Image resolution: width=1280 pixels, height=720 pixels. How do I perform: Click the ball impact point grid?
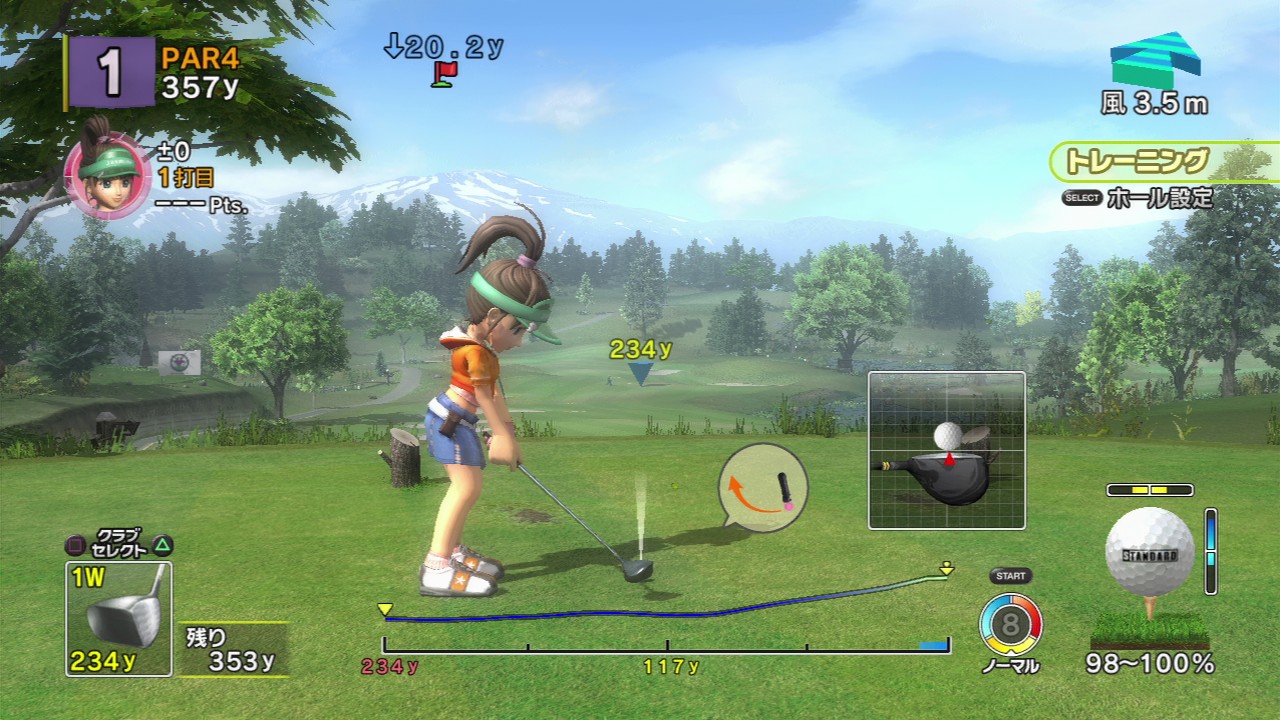(946, 450)
